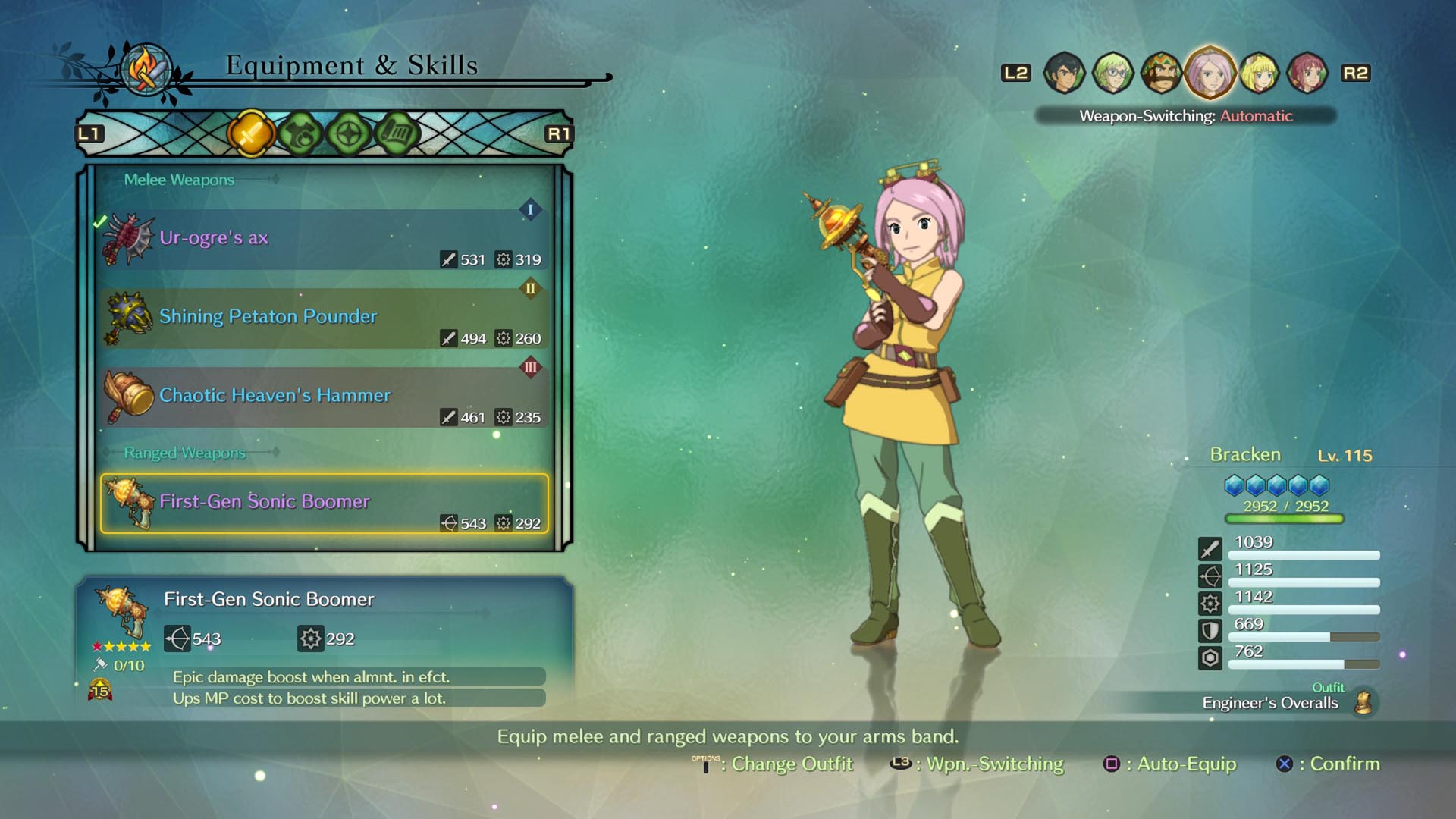Click the Wpn.-Switching option

point(977,764)
